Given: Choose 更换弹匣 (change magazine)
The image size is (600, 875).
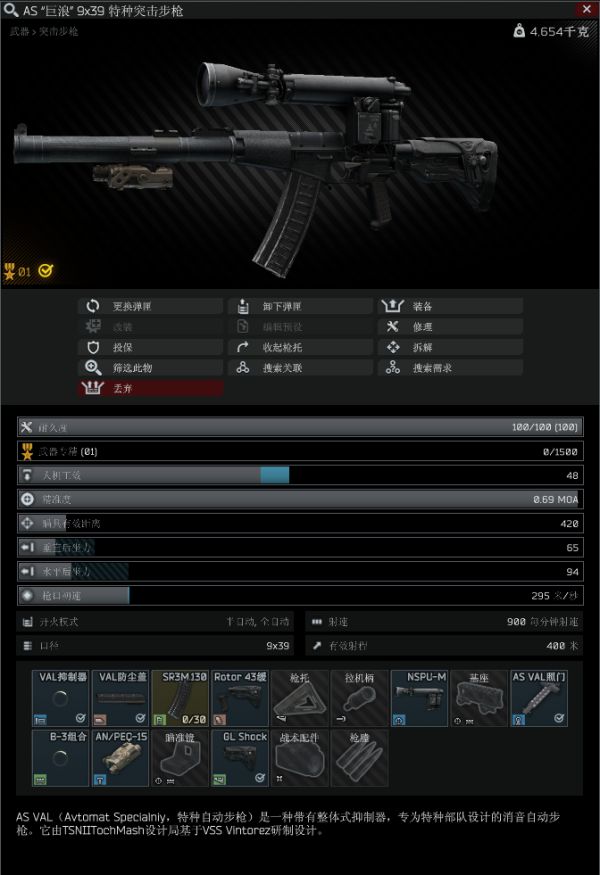Looking at the screenshot, I should tap(150, 306).
